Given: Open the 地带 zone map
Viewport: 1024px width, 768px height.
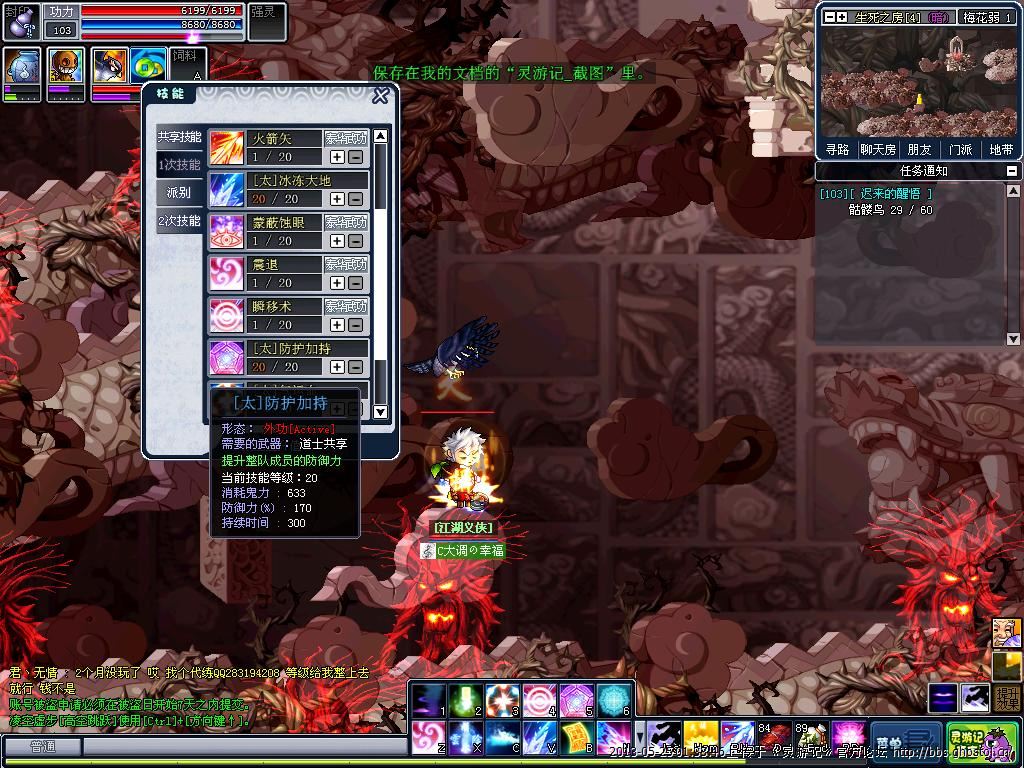Looking at the screenshot, I should (1001, 150).
